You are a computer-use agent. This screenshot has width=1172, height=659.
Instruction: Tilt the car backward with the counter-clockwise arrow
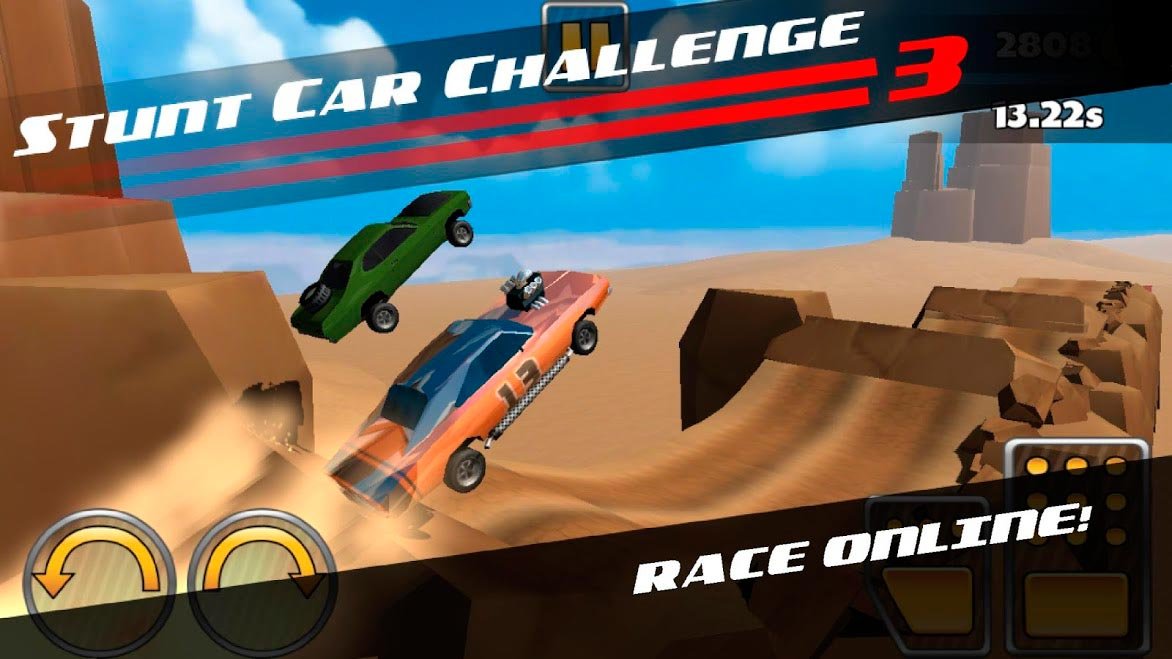pos(99,582)
